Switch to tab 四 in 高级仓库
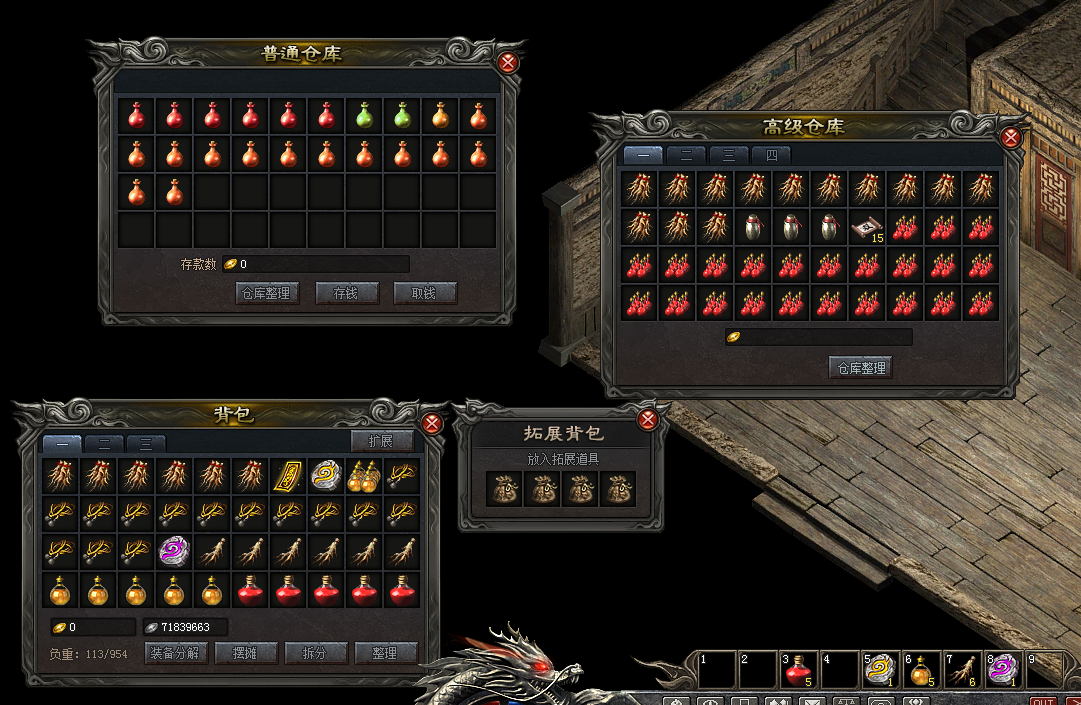 point(771,156)
